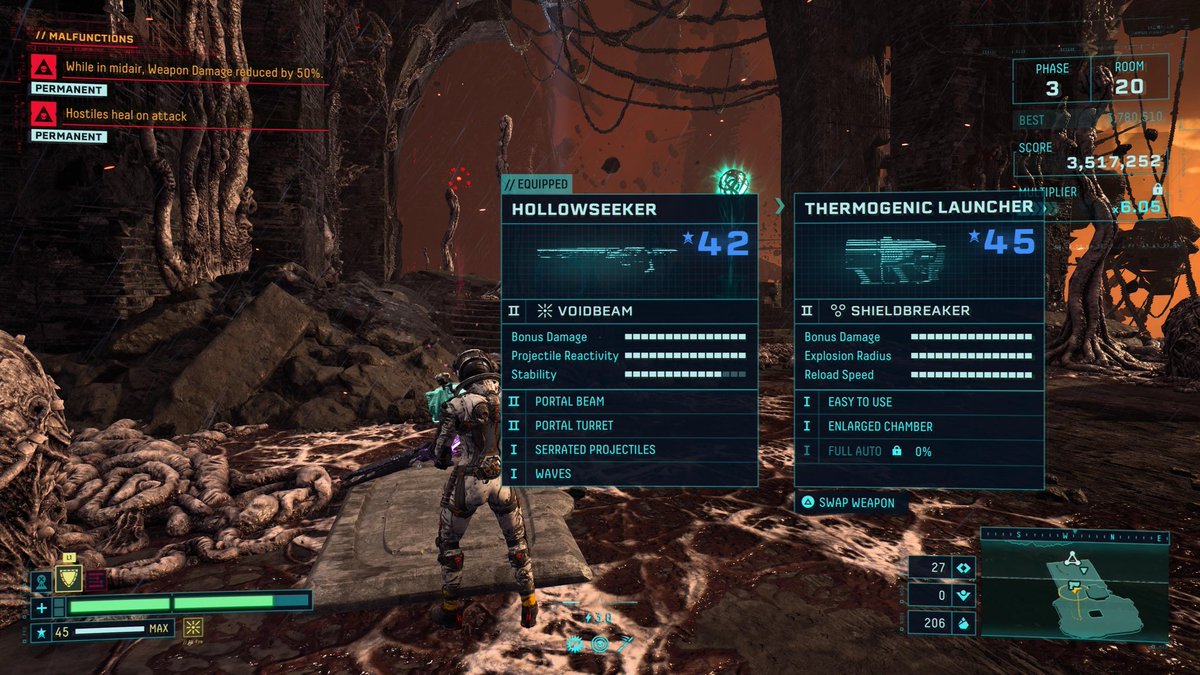Inspect the Shieldbreaker alt-fire row
This screenshot has height=675, width=1200.
pos(919,311)
